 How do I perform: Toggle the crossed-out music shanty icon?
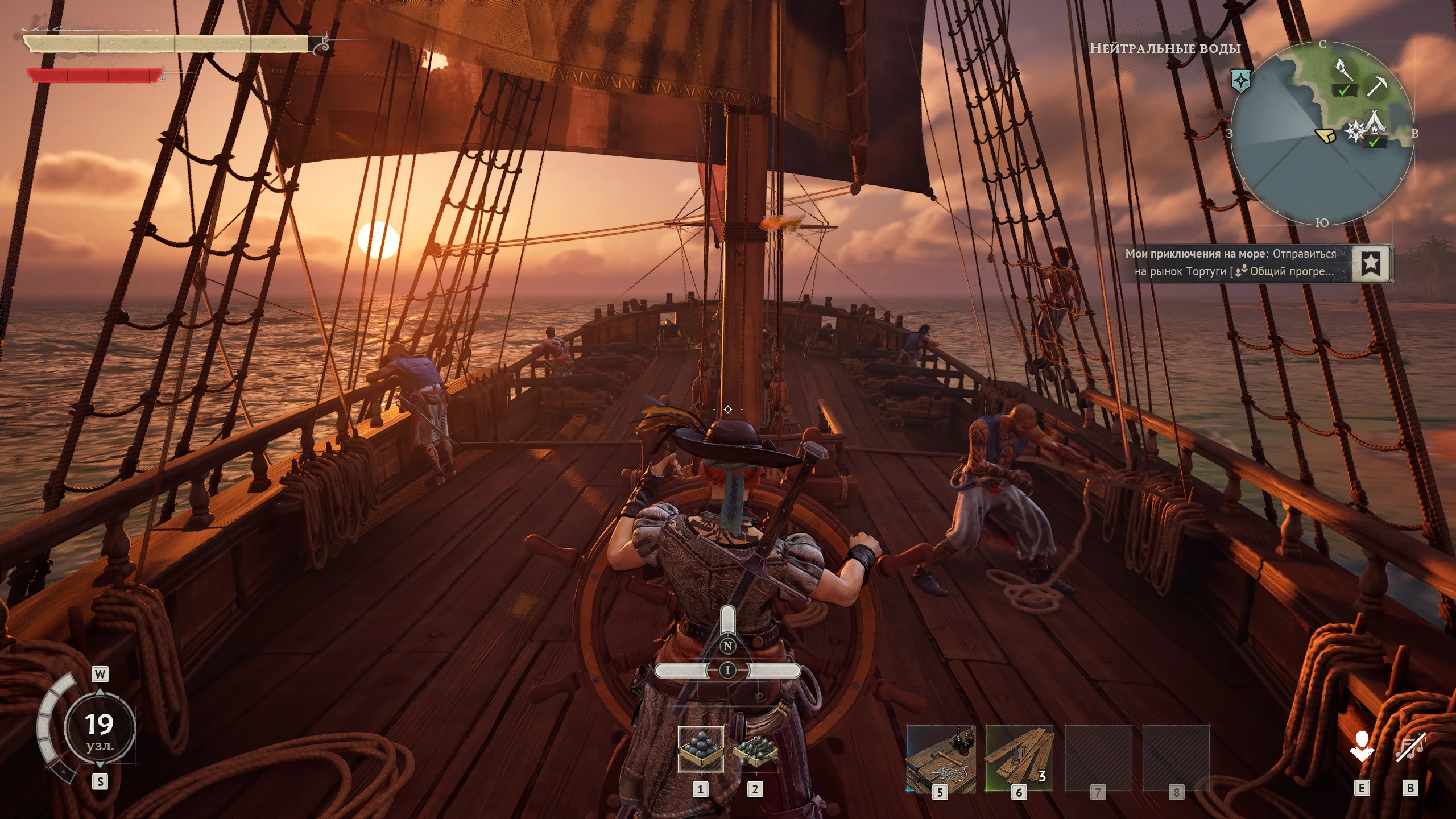click(1410, 746)
